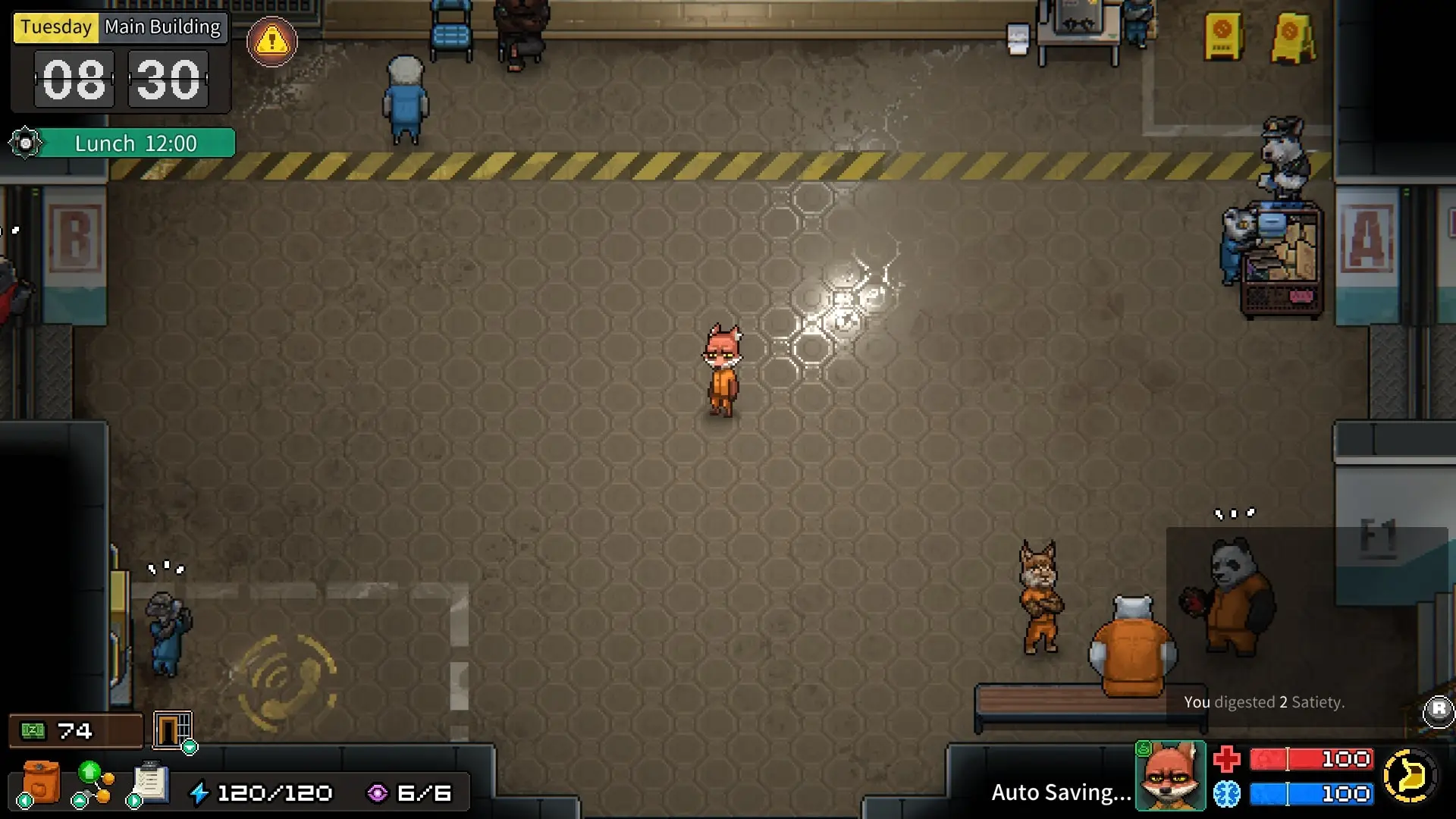1456x819 pixels.
Task: Open the Lunch 12:00 schedule tracker
Action: (136, 143)
